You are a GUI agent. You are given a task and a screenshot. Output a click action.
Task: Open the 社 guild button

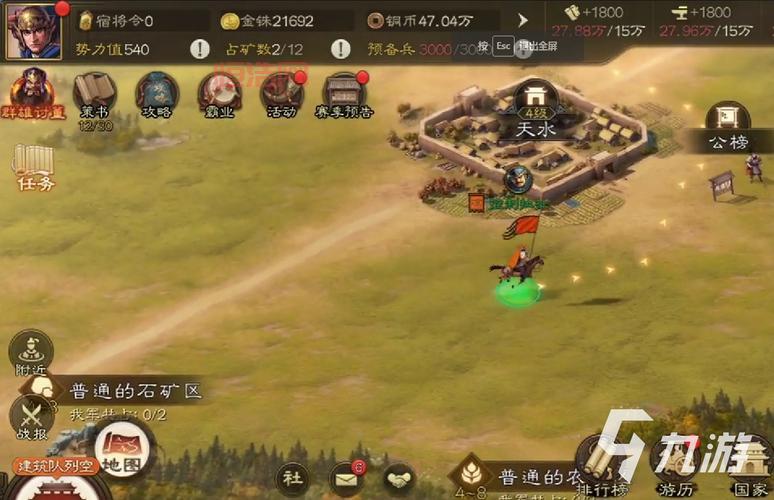[292, 477]
